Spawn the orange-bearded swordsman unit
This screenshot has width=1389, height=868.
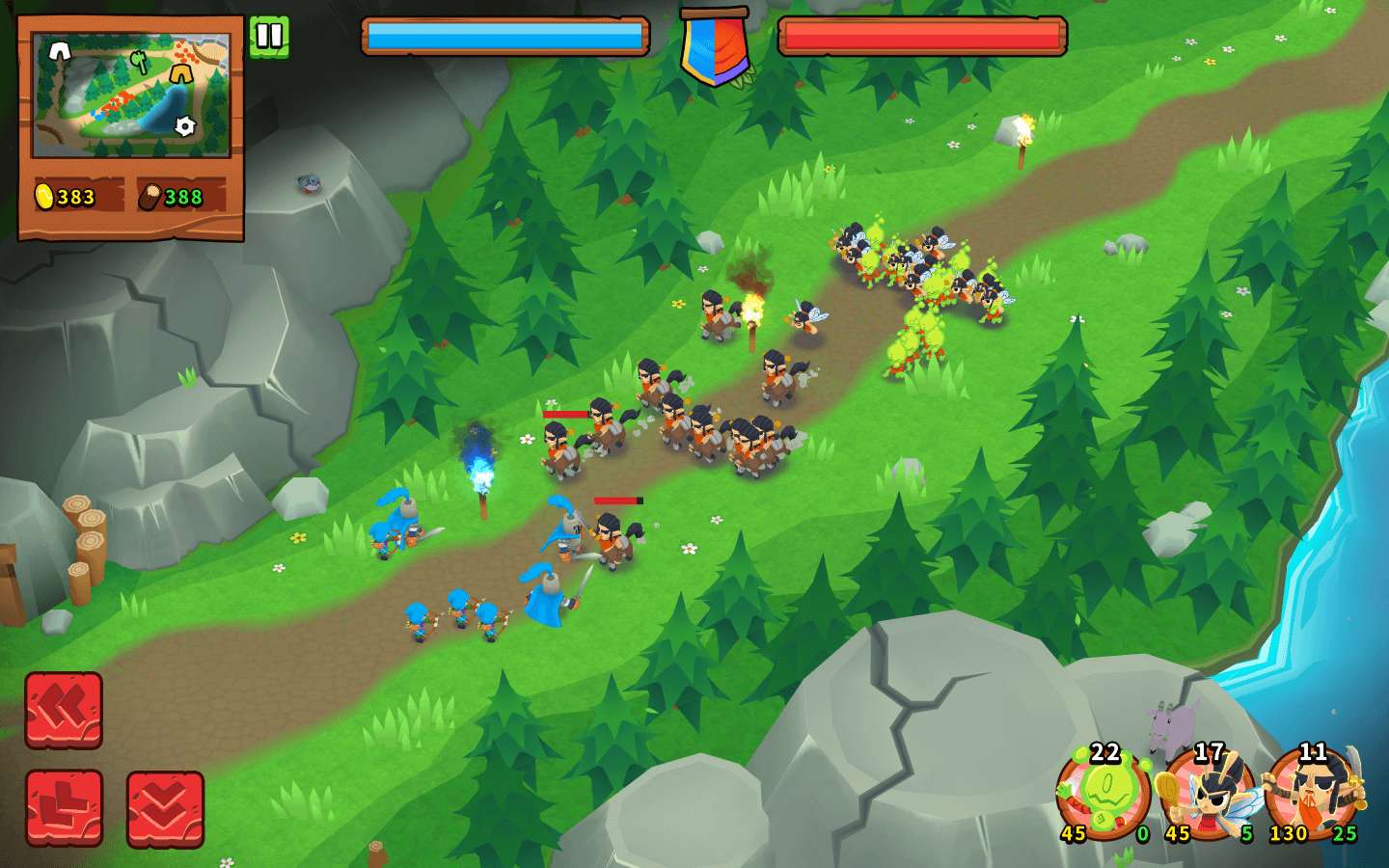pyautogui.click(x=1313, y=793)
